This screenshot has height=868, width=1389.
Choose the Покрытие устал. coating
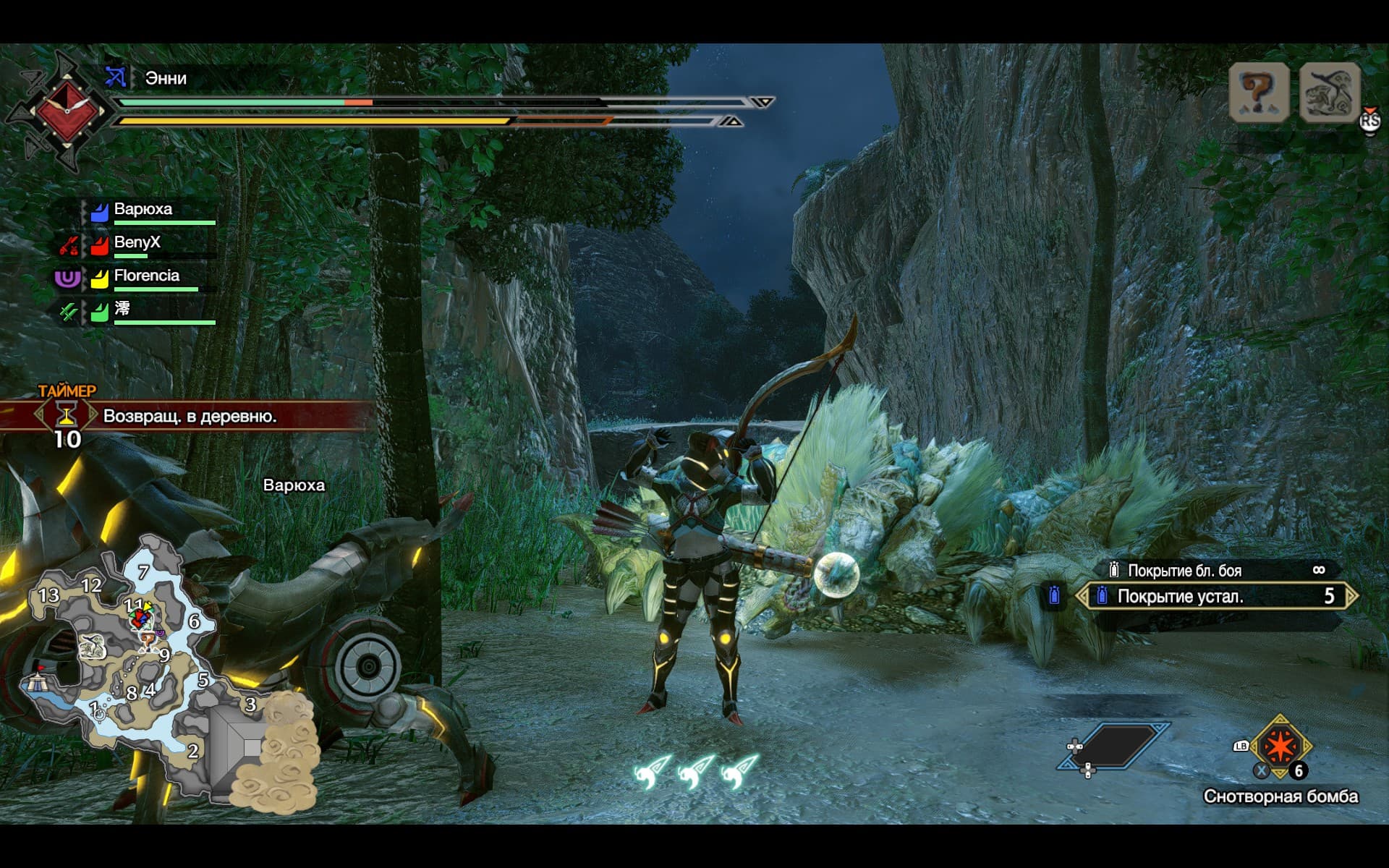(x=1215, y=597)
